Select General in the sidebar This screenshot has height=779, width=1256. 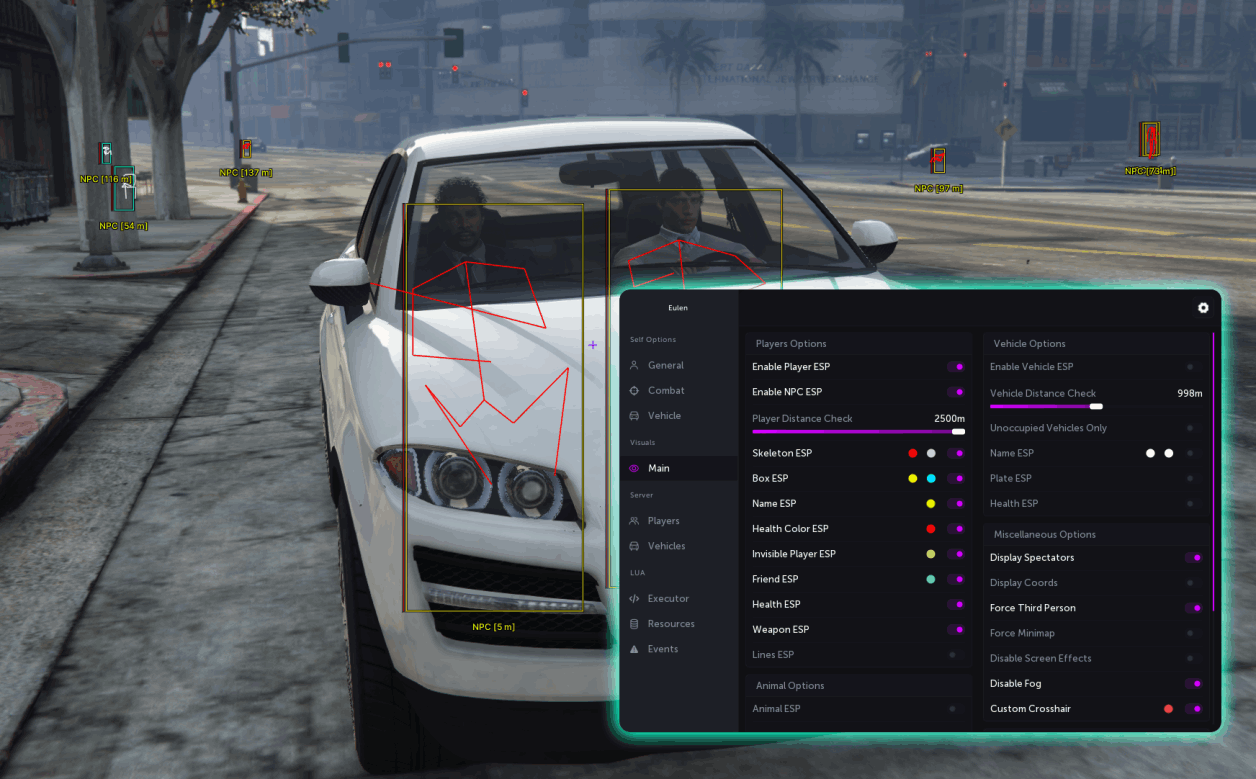click(665, 366)
